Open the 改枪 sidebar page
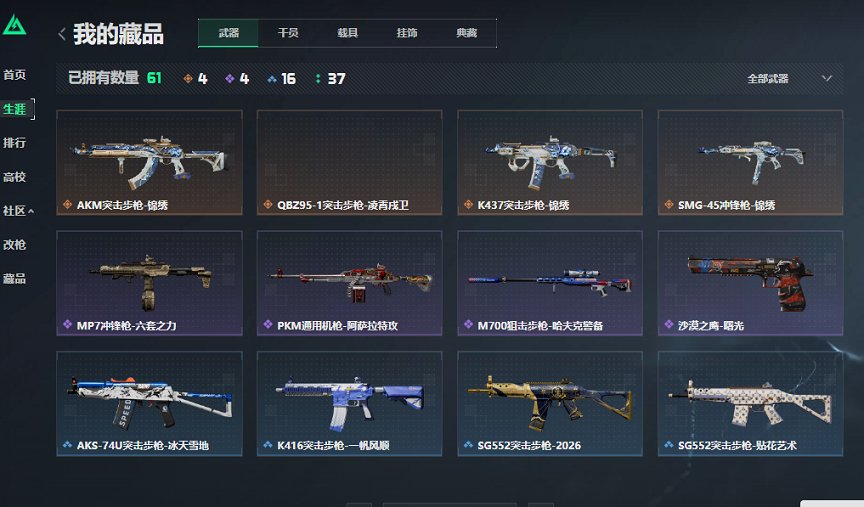Viewport: 864px width, 507px height. pyautogui.click(x=14, y=245)
